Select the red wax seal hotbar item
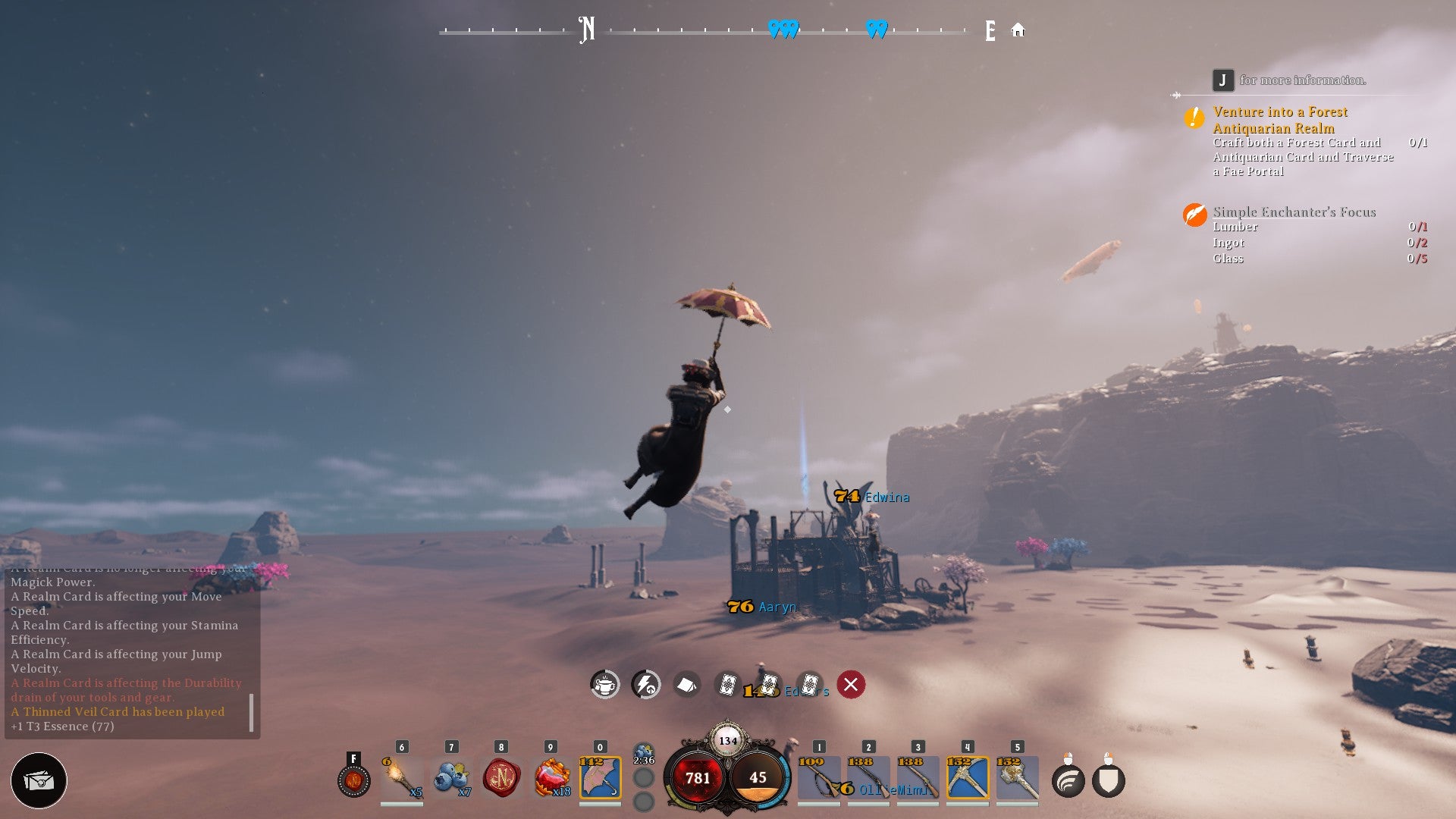Screen dimensions: 1456x819 point(501,778)
